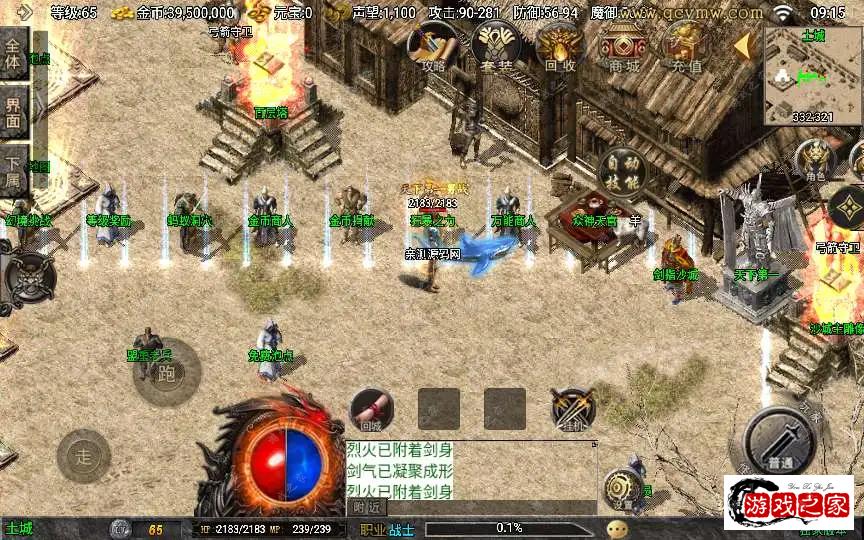Open the 充值 recharge menu
The width and height of the screenshot is (864, 540).
pyautogui.click(x=685, y=46)
